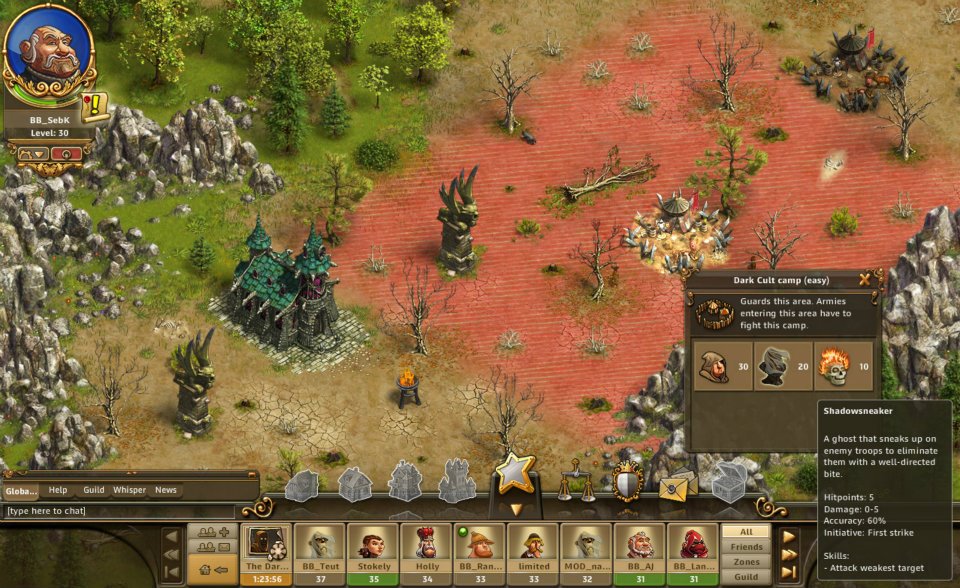
Task: Filter the friend list by Zones
Action: (x=746, y=562)
